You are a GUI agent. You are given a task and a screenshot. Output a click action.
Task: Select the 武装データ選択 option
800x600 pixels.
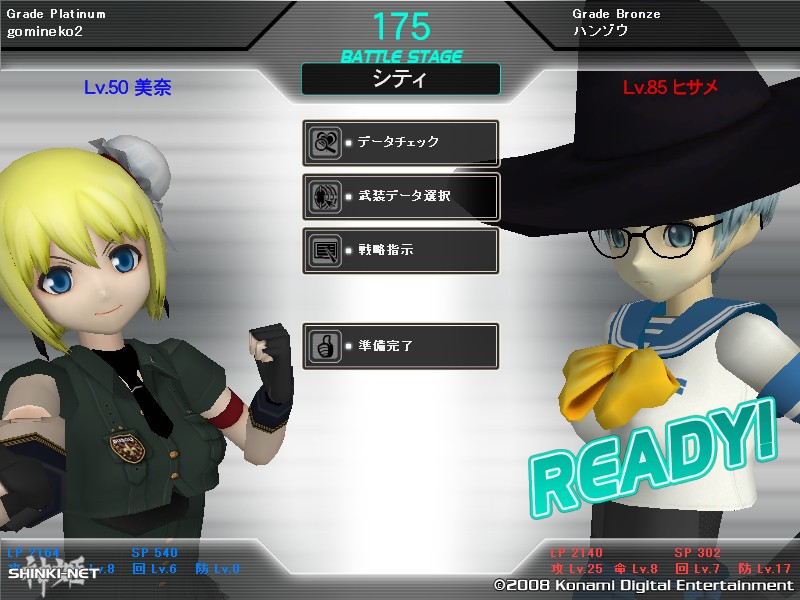400,196
